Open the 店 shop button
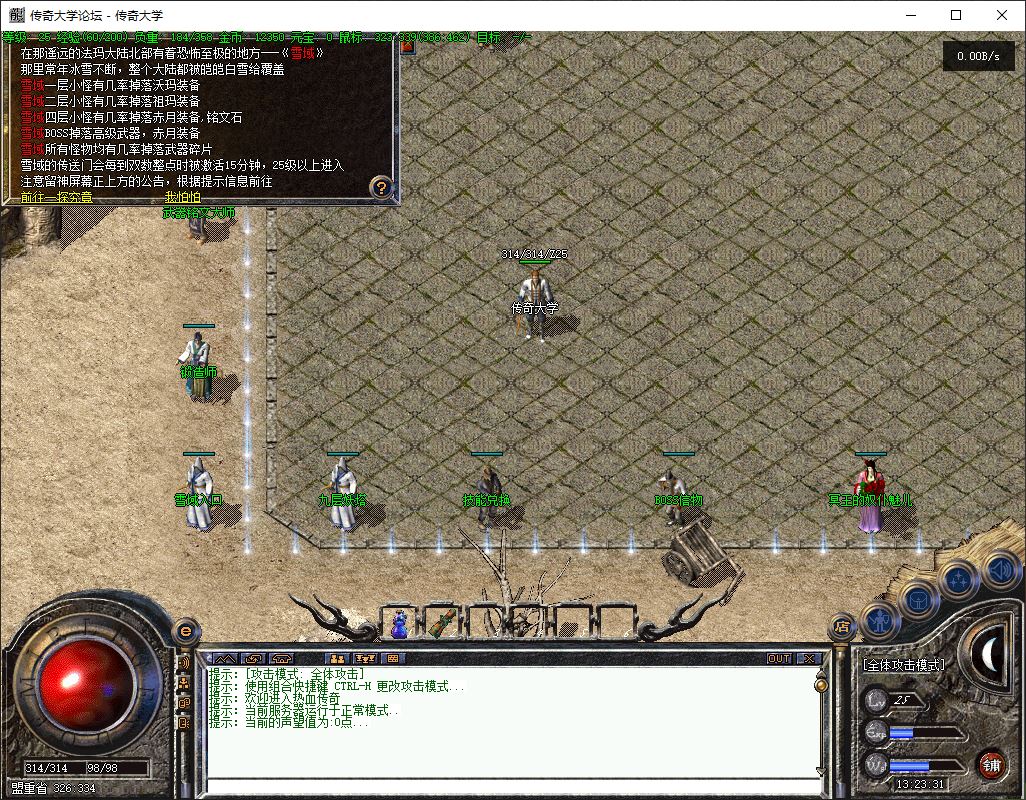 click(842, 627)
